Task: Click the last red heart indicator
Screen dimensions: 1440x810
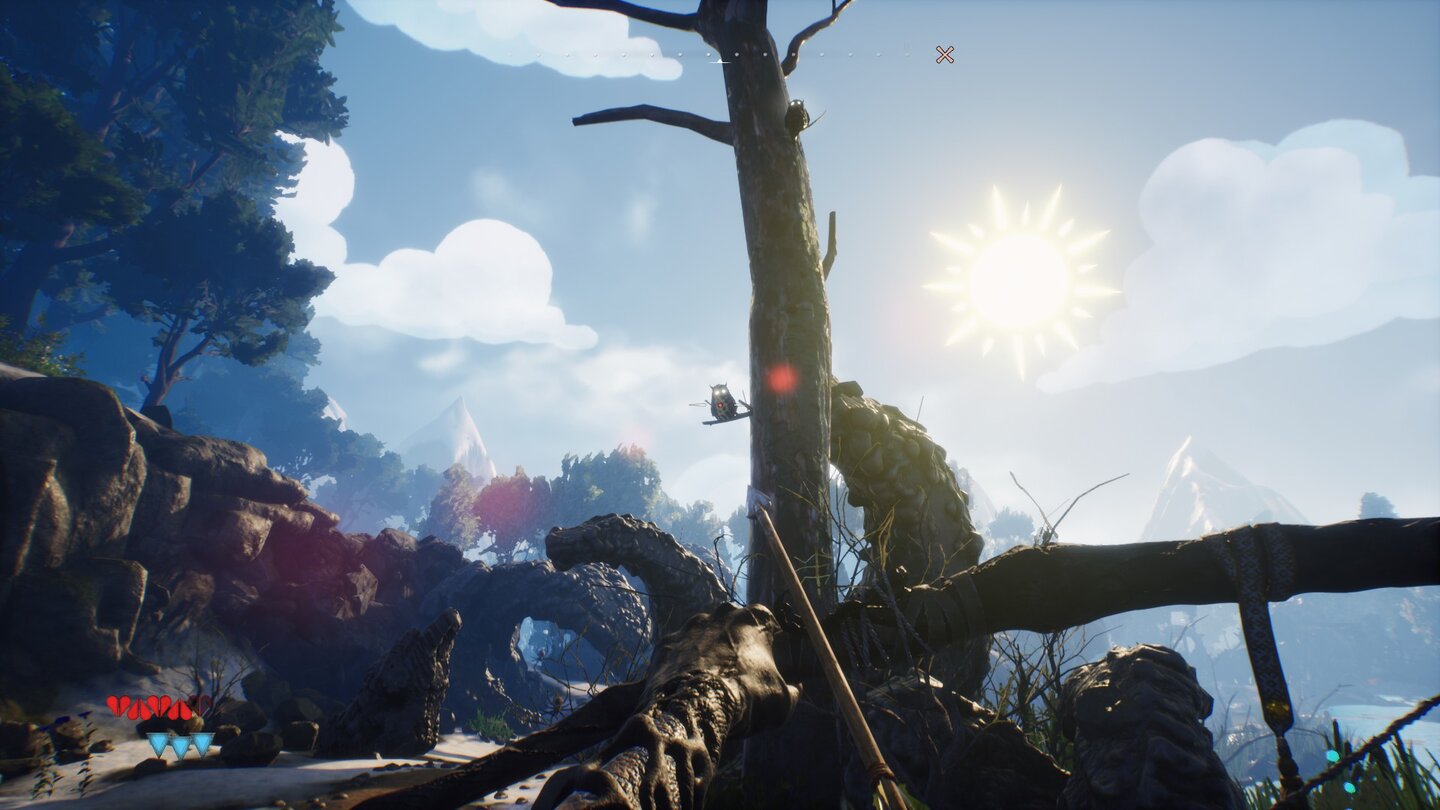Action: point(181,707)
